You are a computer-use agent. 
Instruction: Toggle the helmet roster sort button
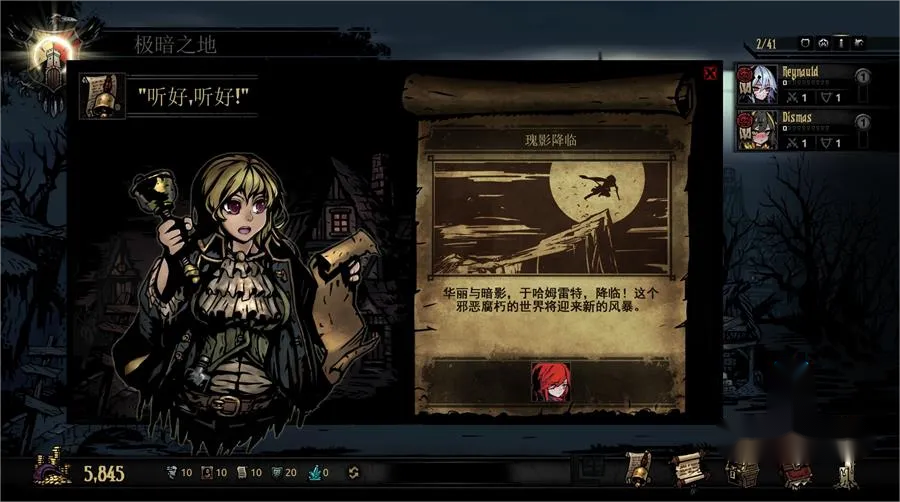pos(823,43)
